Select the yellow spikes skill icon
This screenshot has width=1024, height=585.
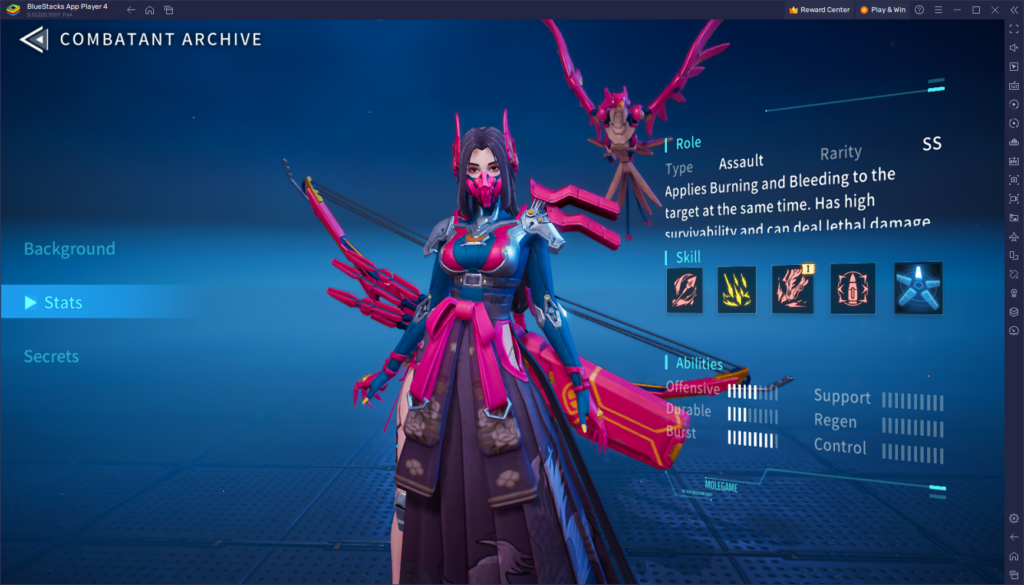pos(736,289)
